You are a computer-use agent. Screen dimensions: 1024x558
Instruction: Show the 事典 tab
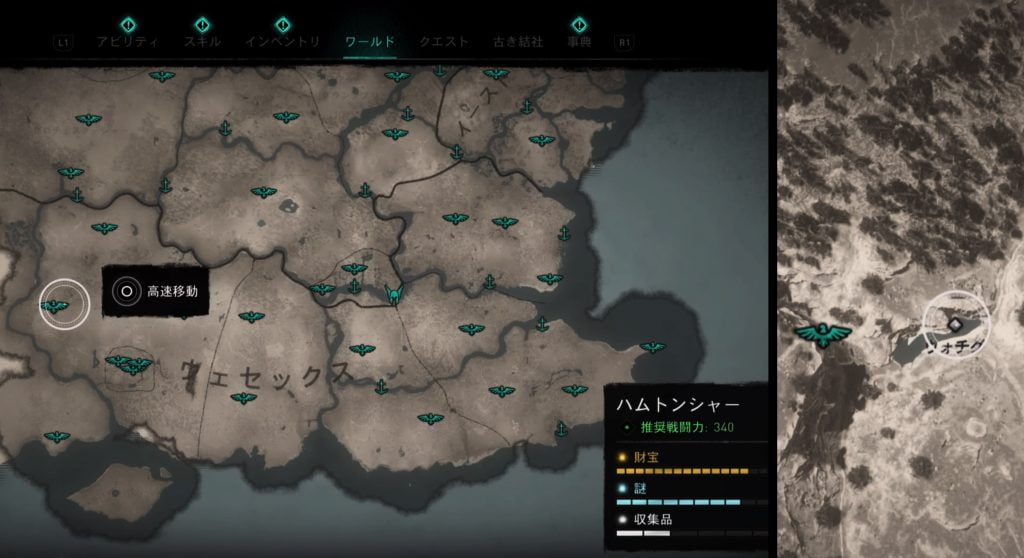[x=579, y=42]
